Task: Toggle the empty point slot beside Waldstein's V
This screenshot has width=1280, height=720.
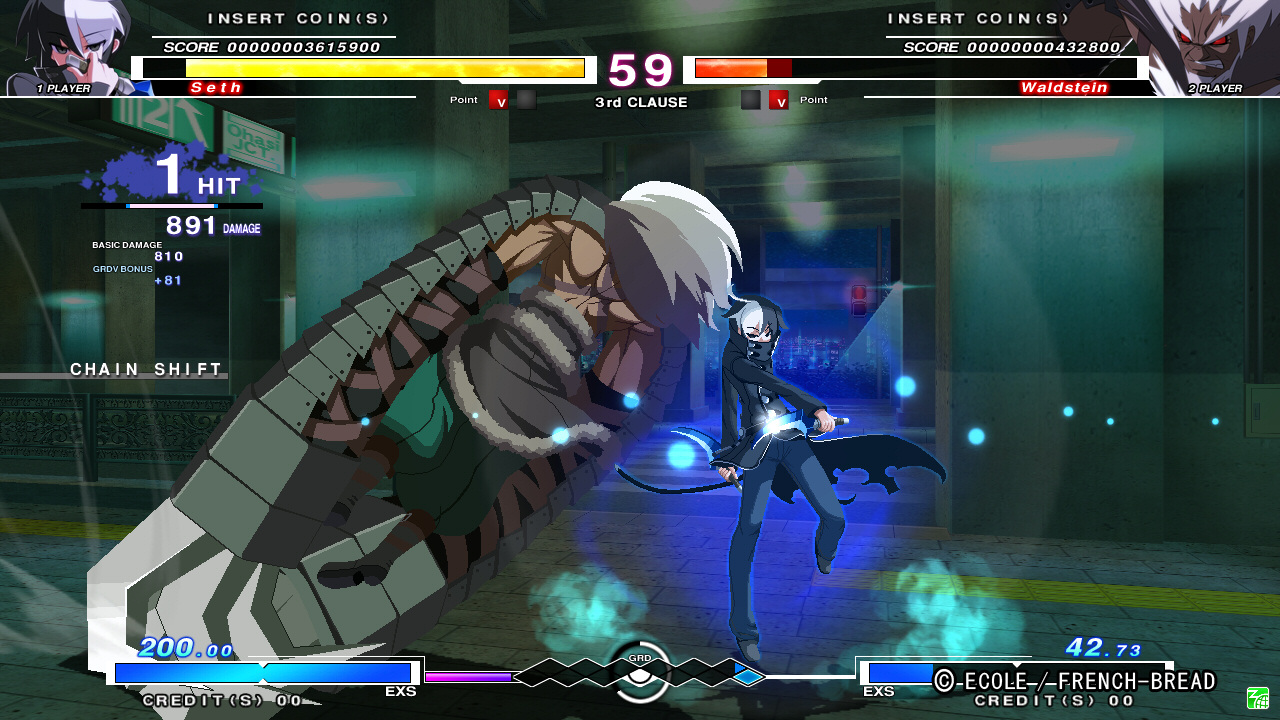Action: click(x=749, y=100)
